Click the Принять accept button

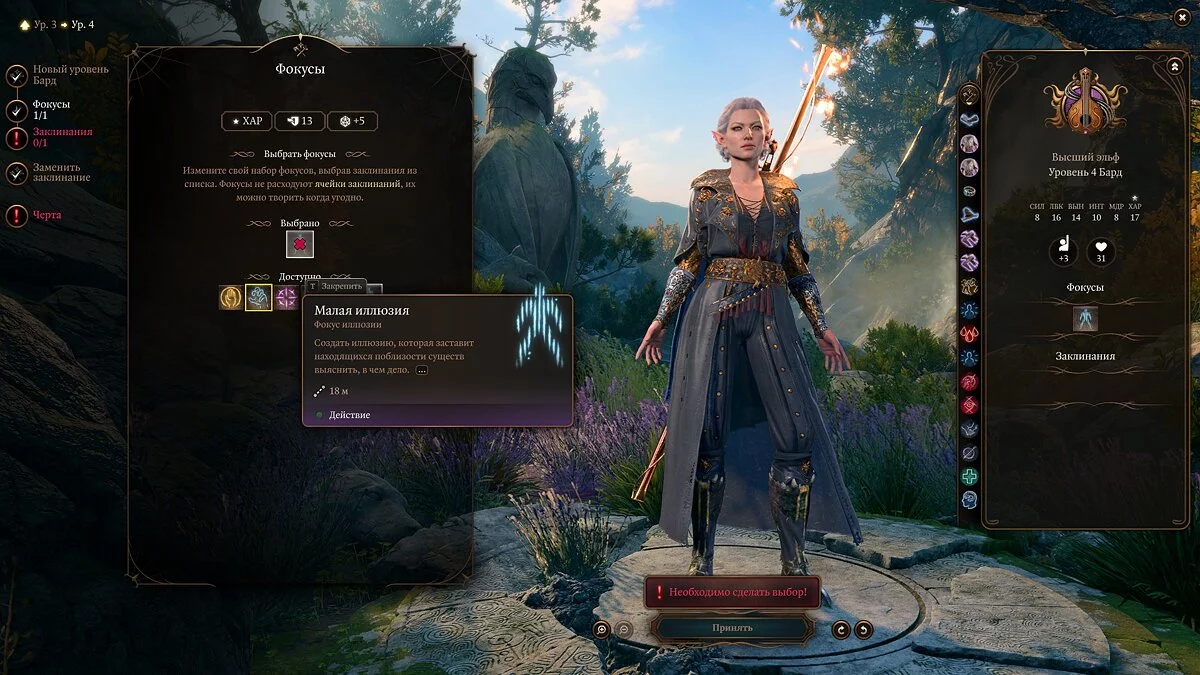[x=732, y=628]
